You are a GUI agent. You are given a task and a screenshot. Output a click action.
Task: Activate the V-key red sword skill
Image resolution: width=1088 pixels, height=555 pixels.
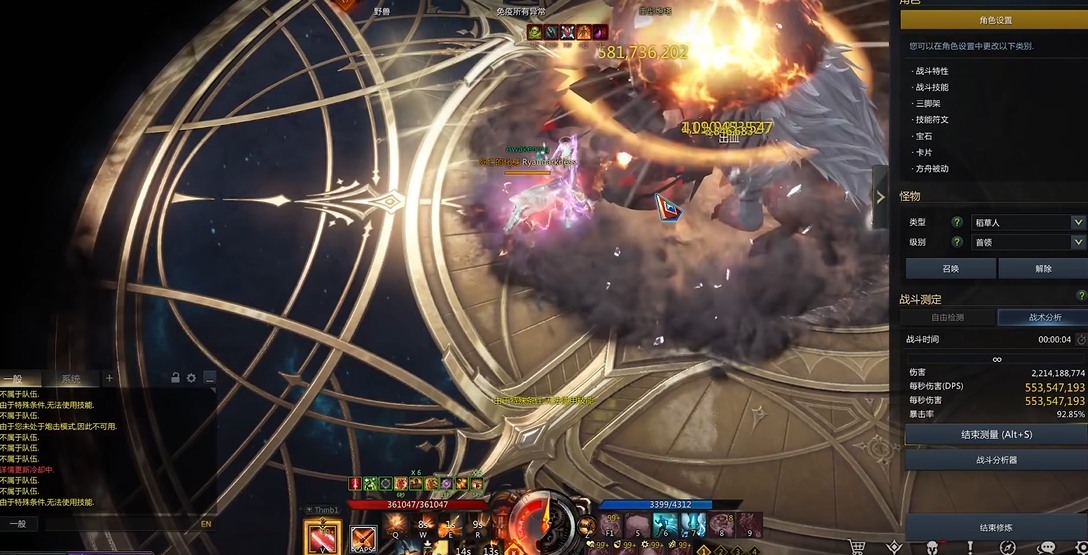[323, 538]
